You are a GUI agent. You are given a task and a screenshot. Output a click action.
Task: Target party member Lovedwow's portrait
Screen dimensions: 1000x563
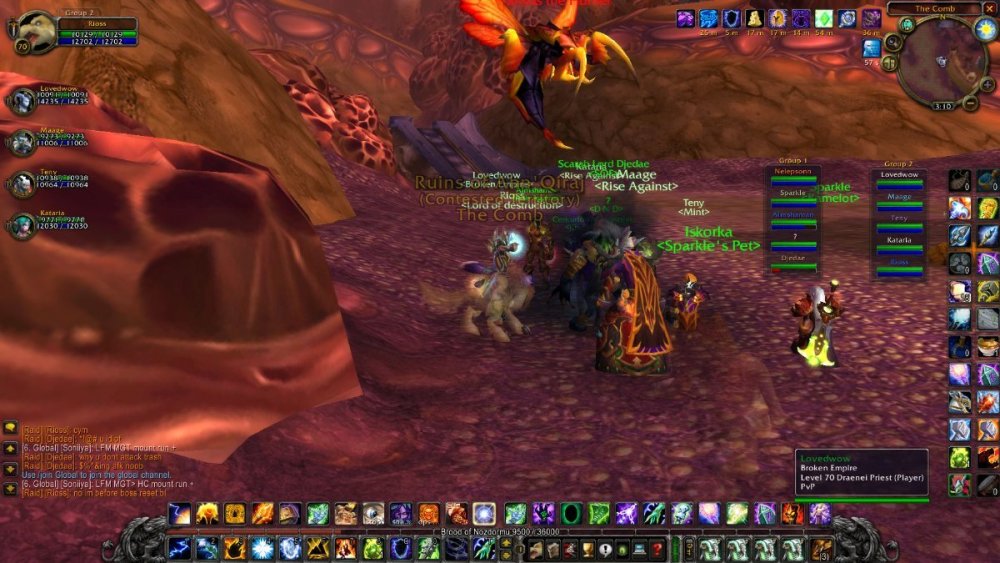[23, 101]
